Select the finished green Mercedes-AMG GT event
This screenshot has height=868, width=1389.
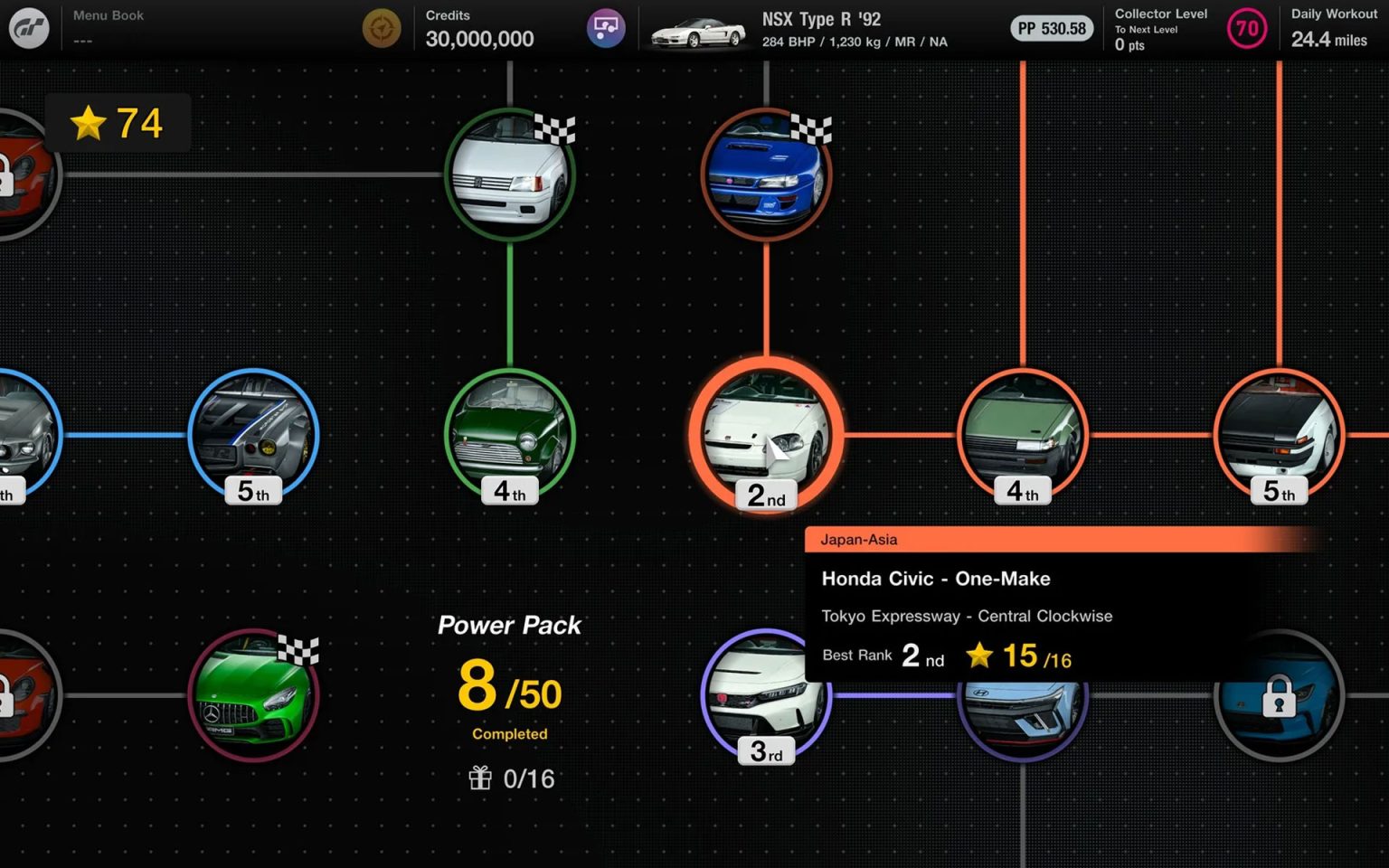click(x=254, y=696)
